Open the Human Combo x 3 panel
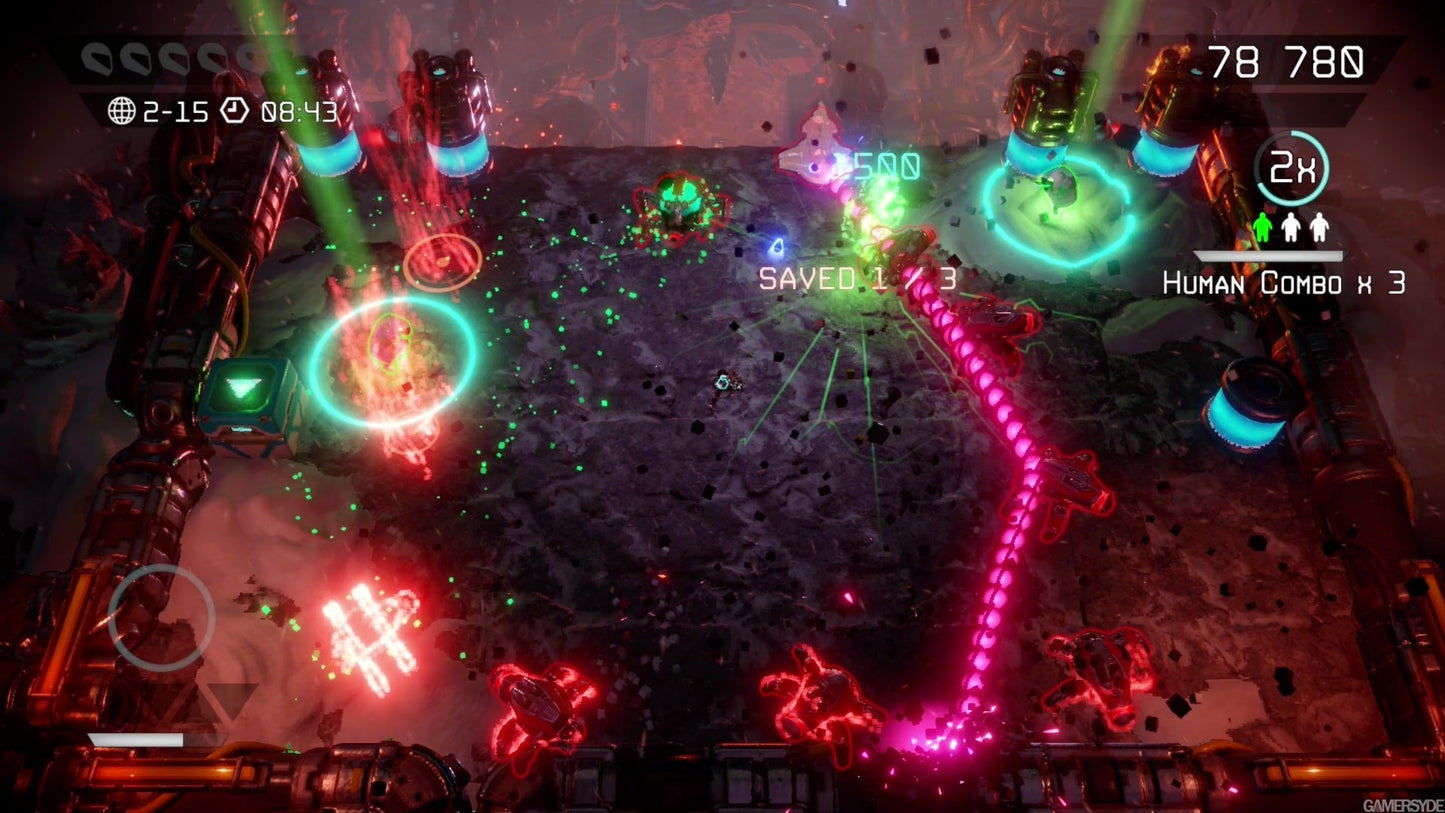 (x=1284, y=283)
